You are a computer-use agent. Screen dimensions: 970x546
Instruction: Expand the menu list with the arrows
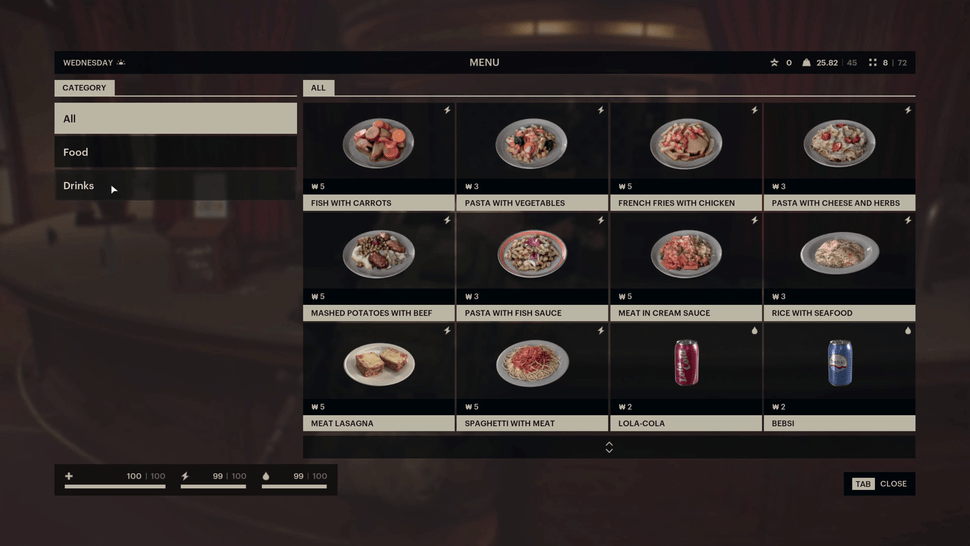pos(609,447)
